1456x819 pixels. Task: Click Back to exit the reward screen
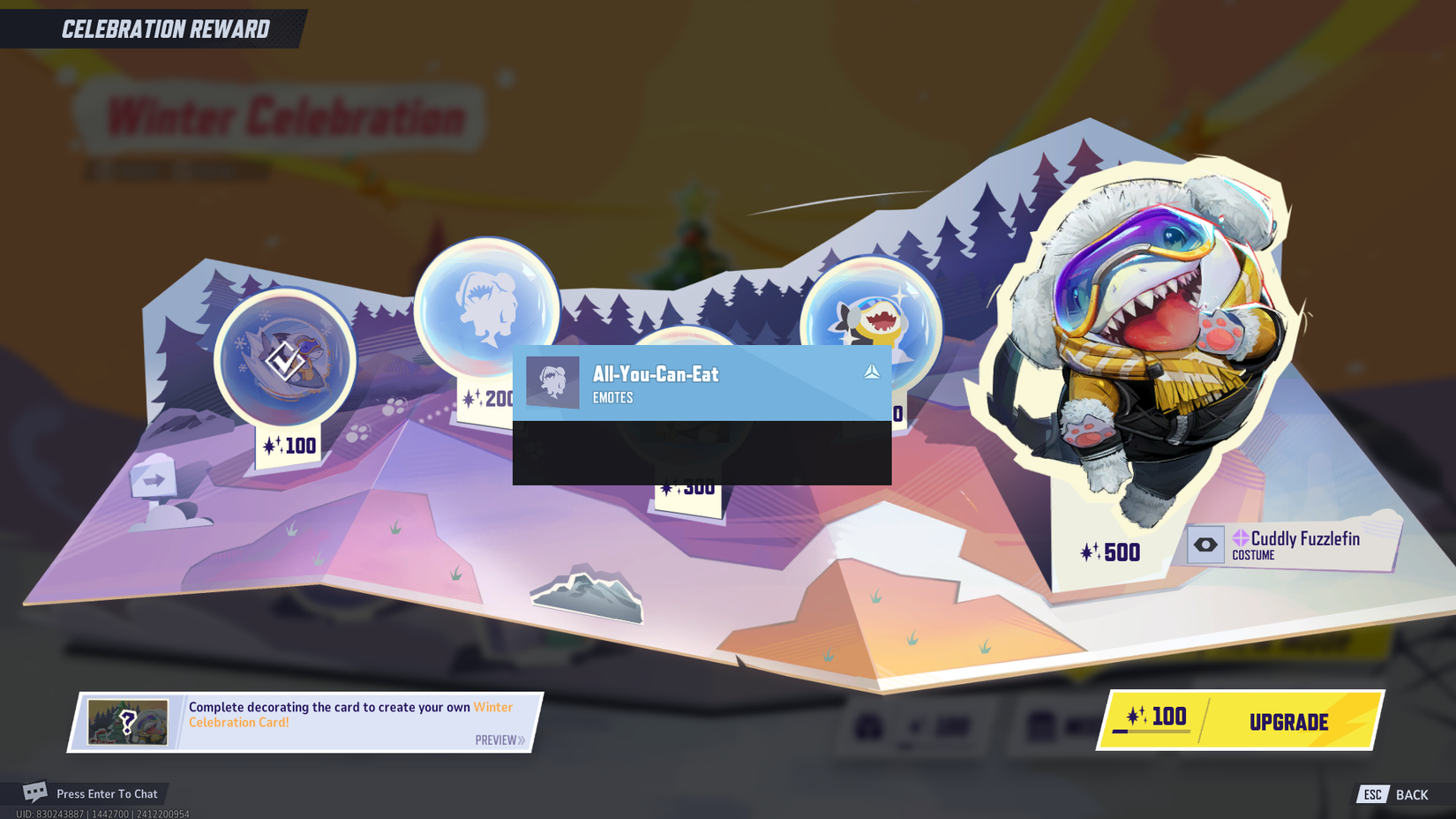[1413, 793]
